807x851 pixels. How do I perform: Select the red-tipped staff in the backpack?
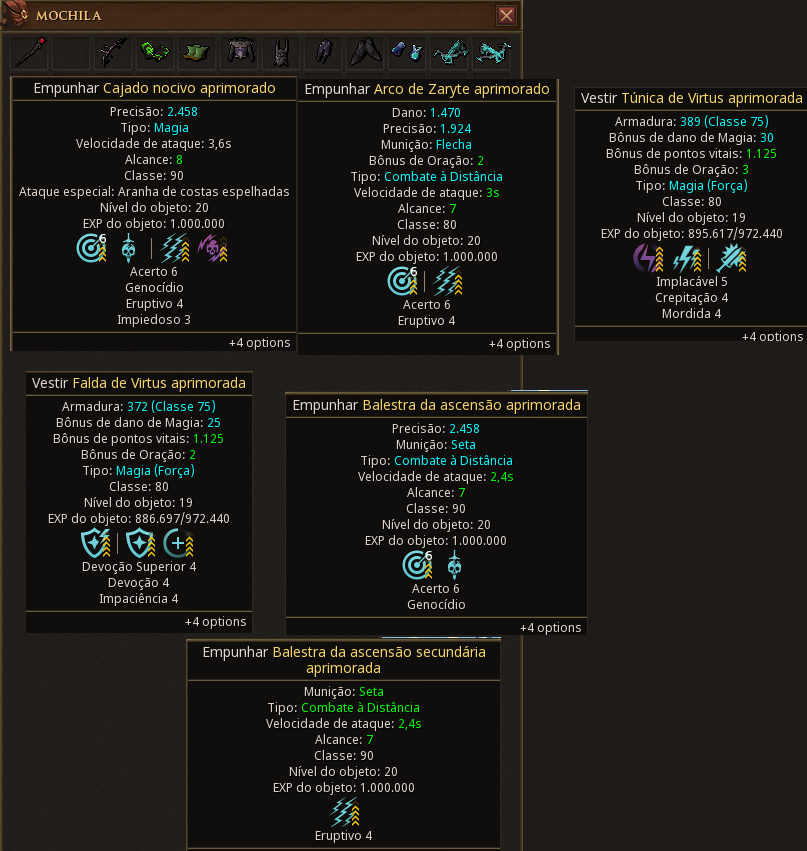(29, 52)
